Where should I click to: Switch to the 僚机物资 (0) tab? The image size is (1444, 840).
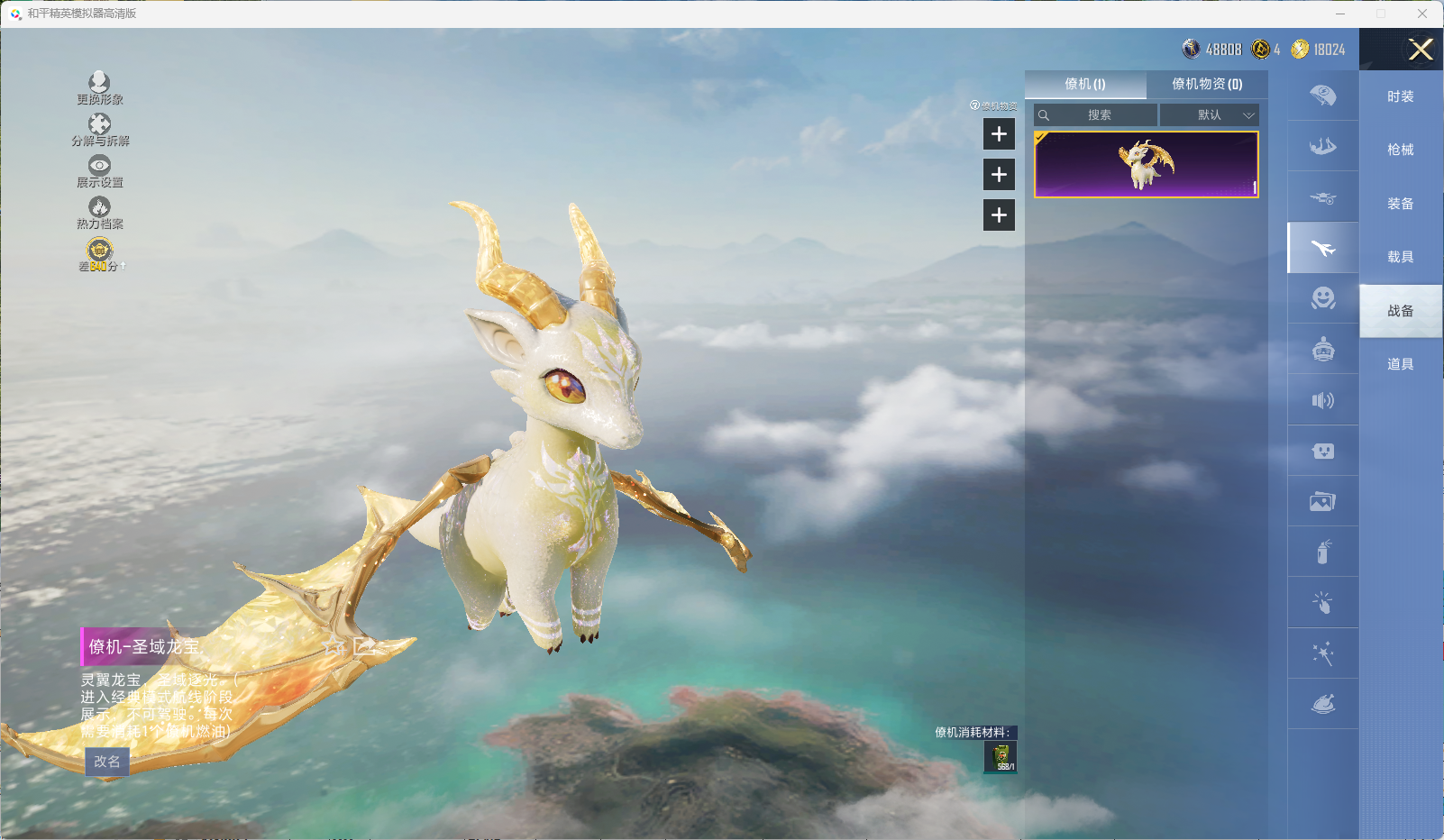coord(1207,84)
